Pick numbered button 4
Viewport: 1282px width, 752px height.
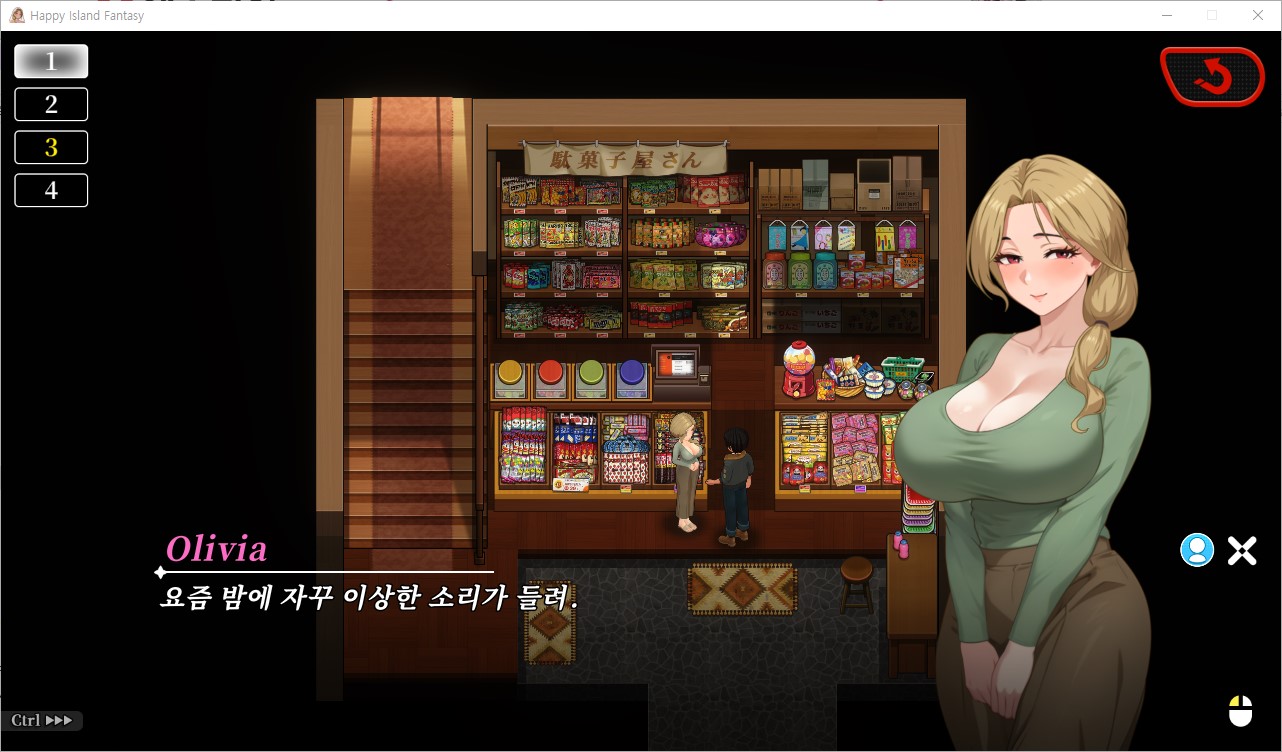coord(51,190)
